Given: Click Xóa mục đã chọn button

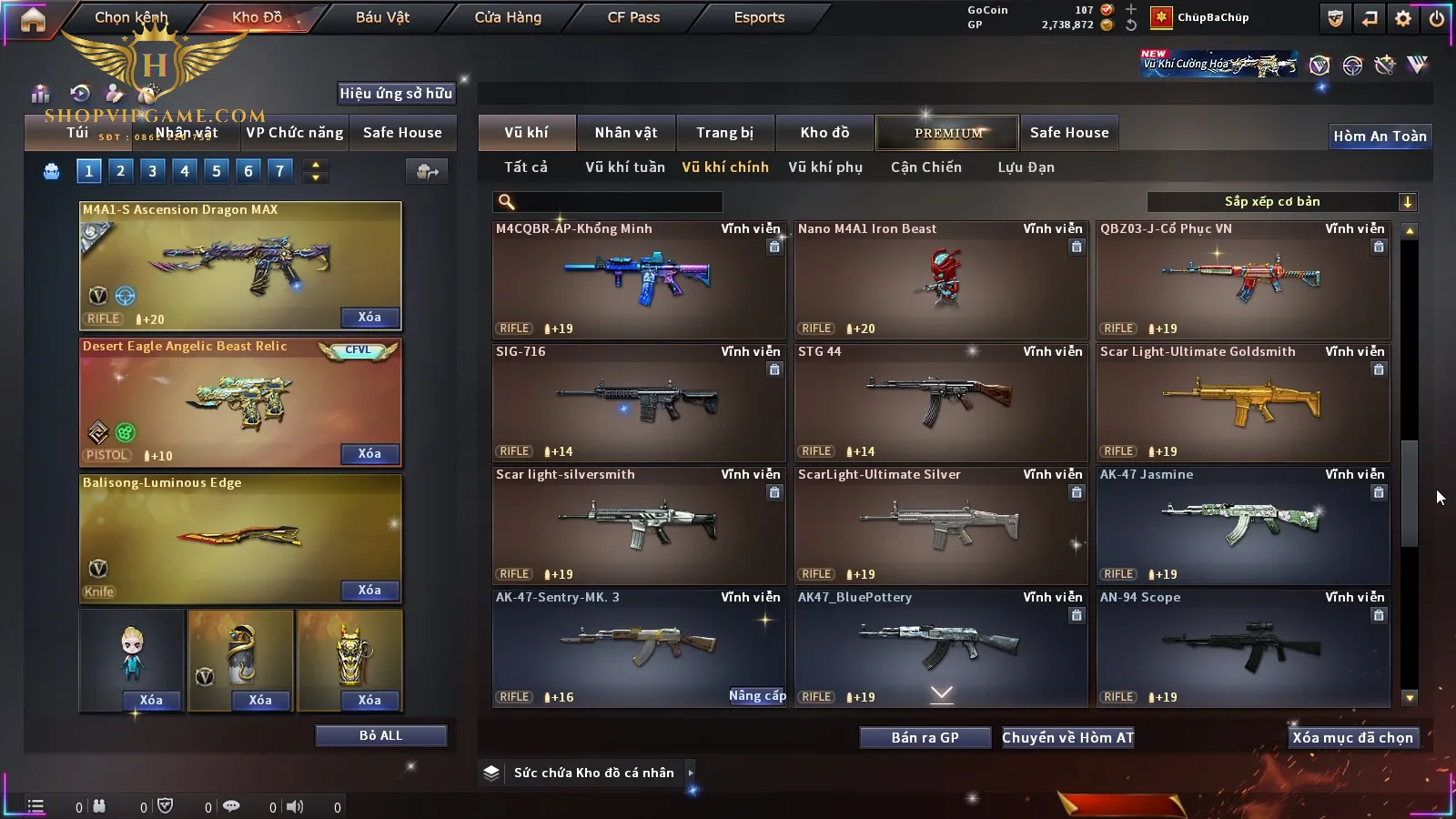Looking at the screenshot, I should point(1352,738).
